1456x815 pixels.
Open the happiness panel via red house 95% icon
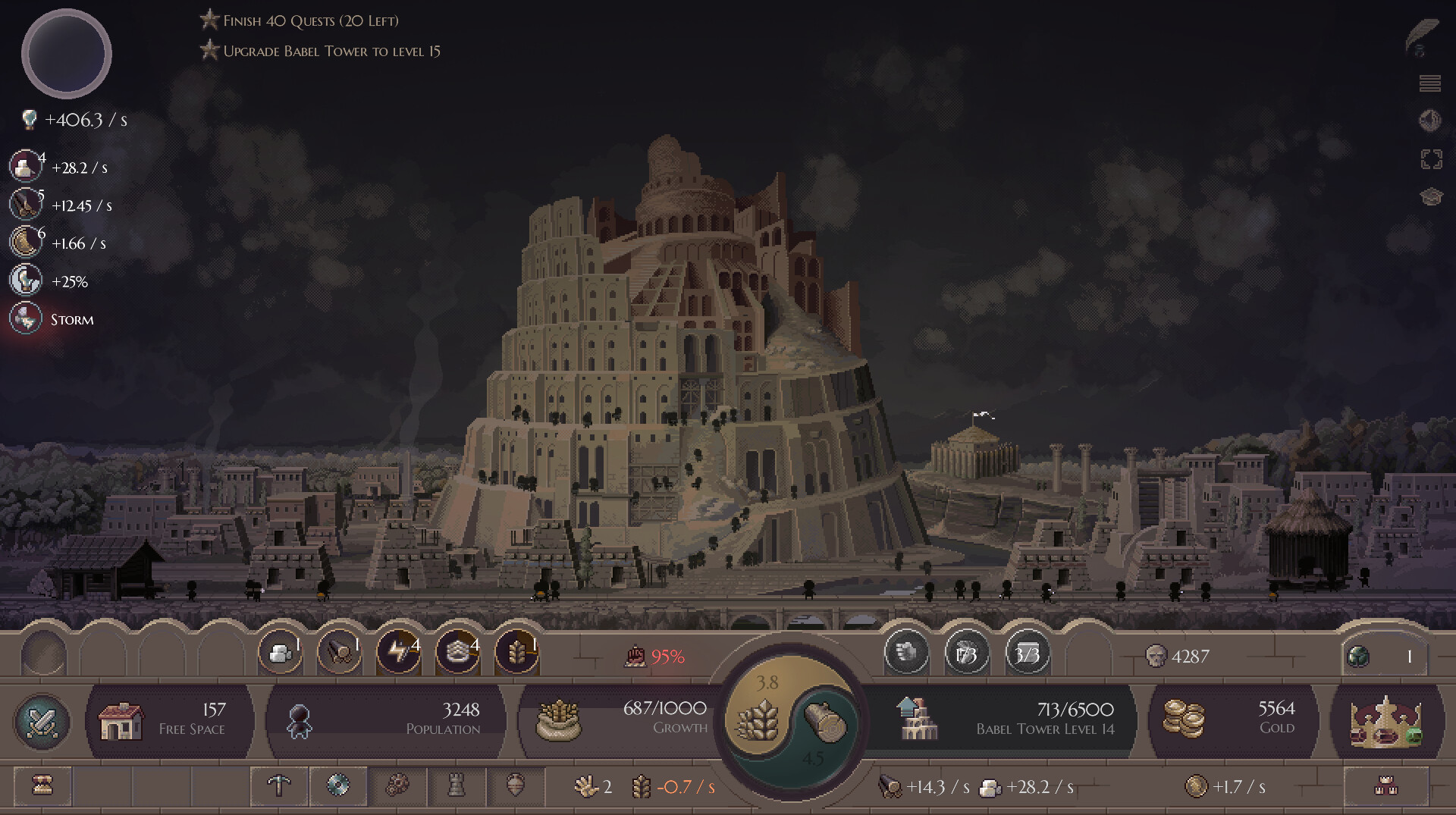point(654,657)
